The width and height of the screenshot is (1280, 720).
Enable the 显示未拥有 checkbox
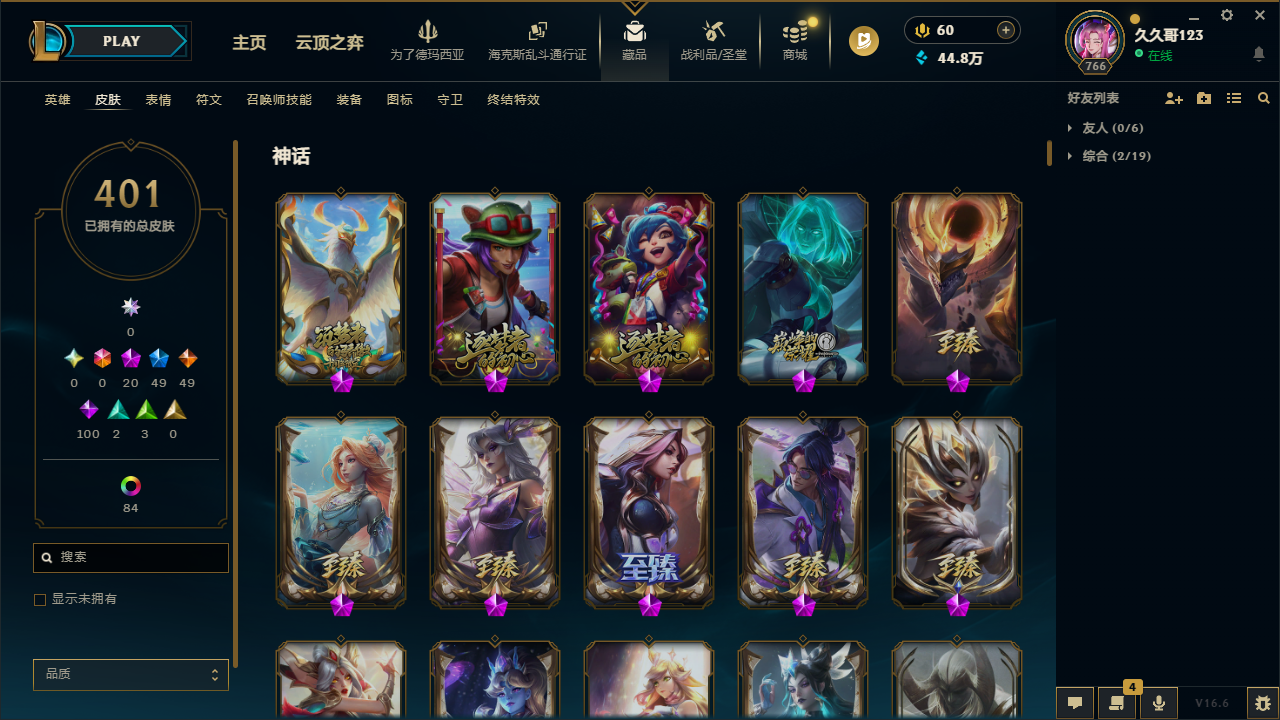40,599
